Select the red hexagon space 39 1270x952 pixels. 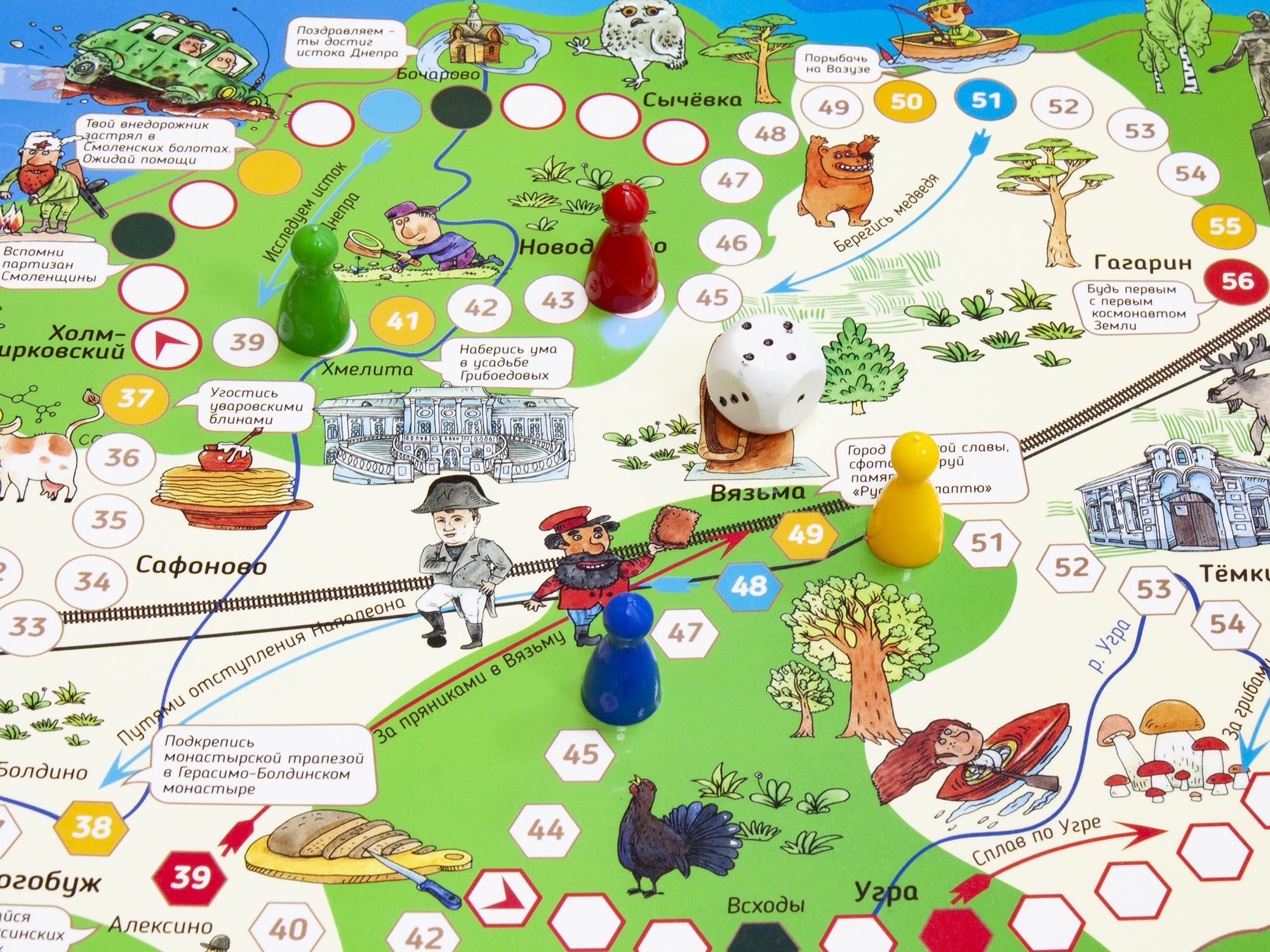pos(190,878)
